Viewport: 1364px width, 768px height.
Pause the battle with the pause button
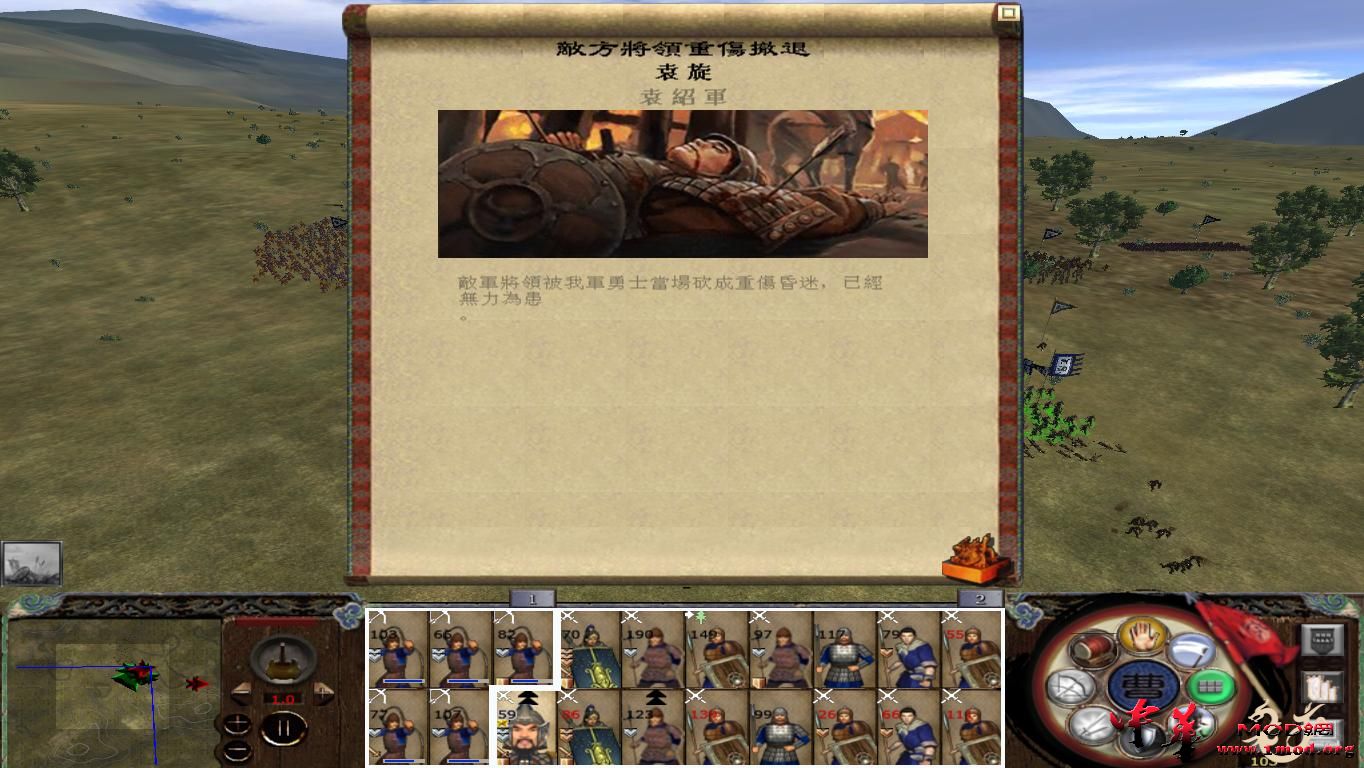(x=282, y=727)
